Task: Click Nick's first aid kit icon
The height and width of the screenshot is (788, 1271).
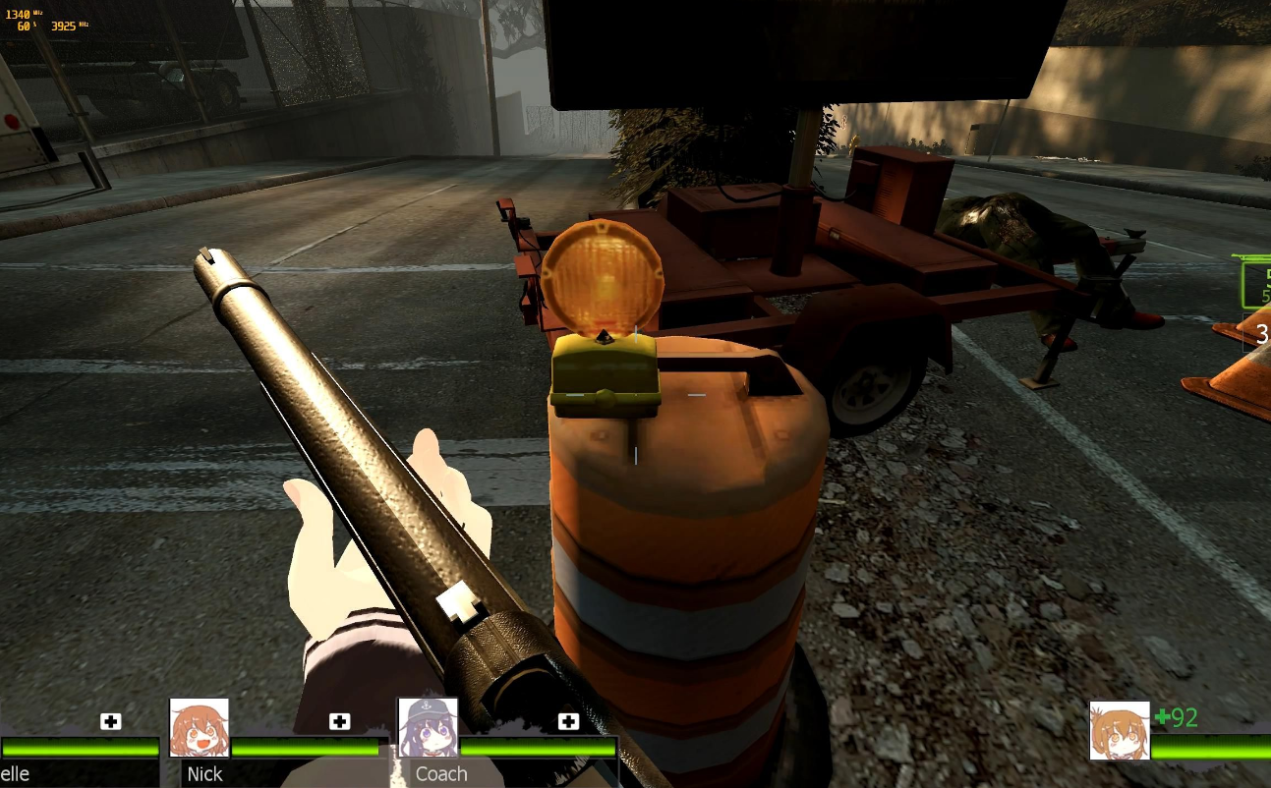Action: click(x=340, y=721)
